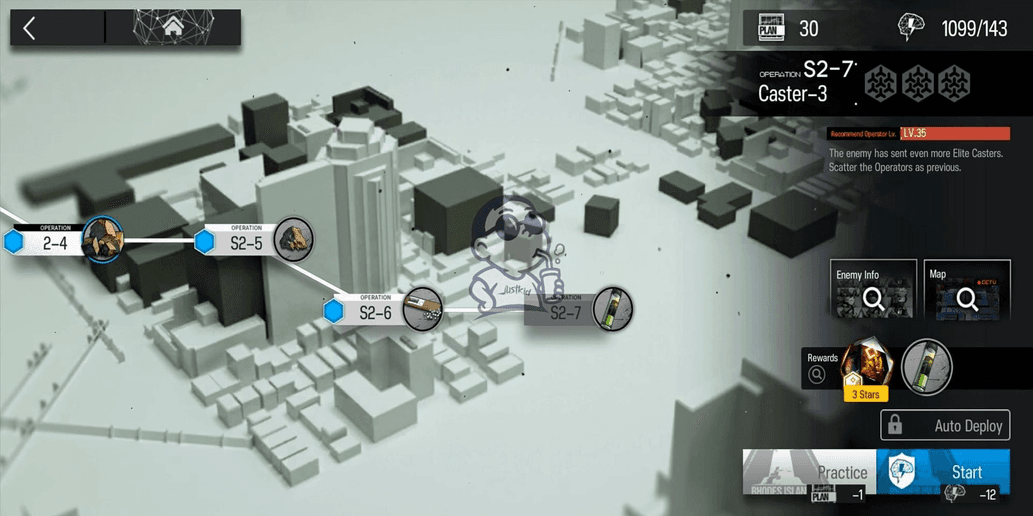Toggle the locked Auto Deploy option

tap(944, 426)
